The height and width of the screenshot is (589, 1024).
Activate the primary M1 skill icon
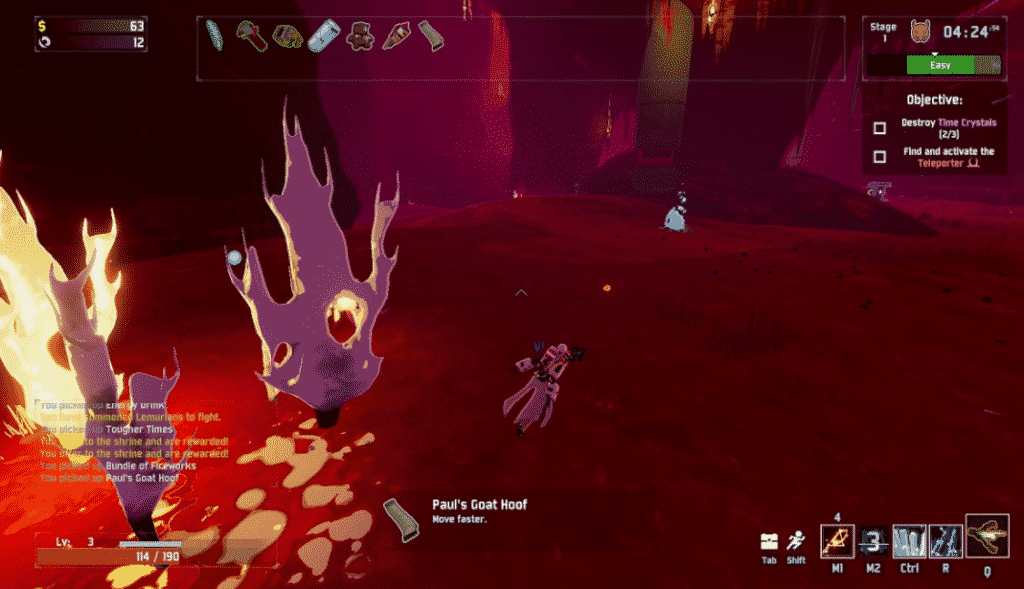(836, 542)
